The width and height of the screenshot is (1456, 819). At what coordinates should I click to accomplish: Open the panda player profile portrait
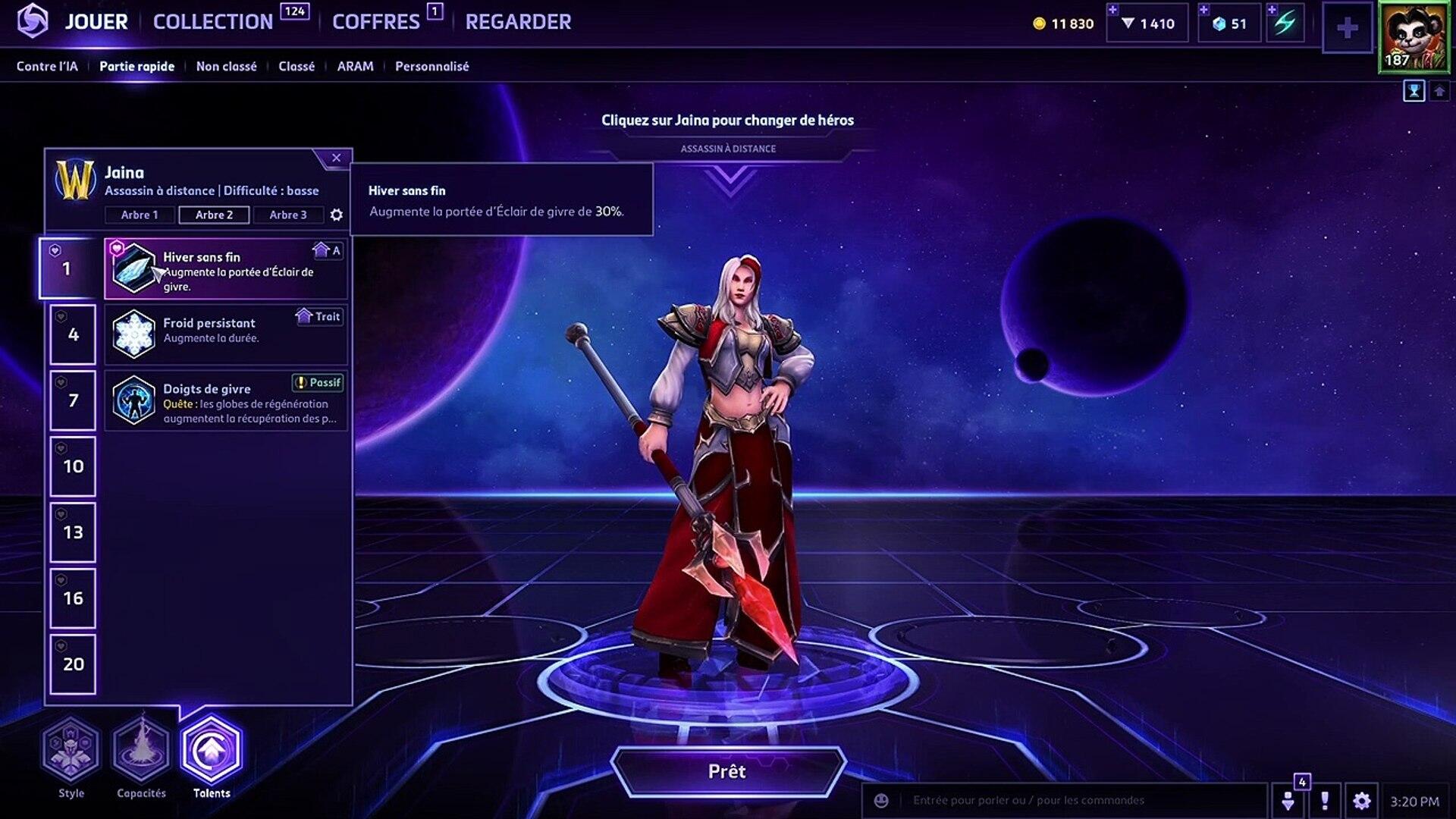pyautogui.click(x=1413, y=37)
